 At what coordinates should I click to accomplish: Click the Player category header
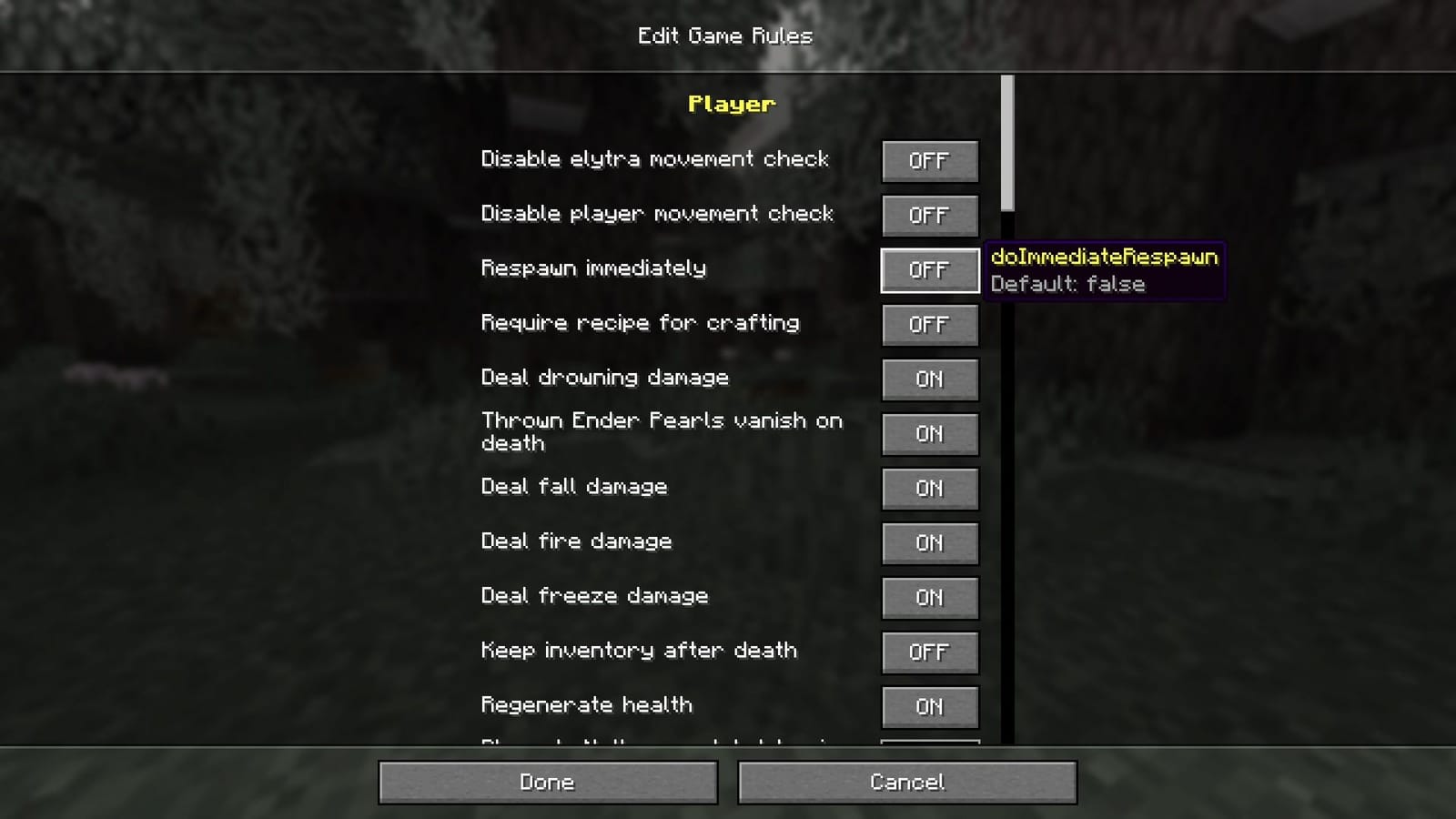[730, 104]
